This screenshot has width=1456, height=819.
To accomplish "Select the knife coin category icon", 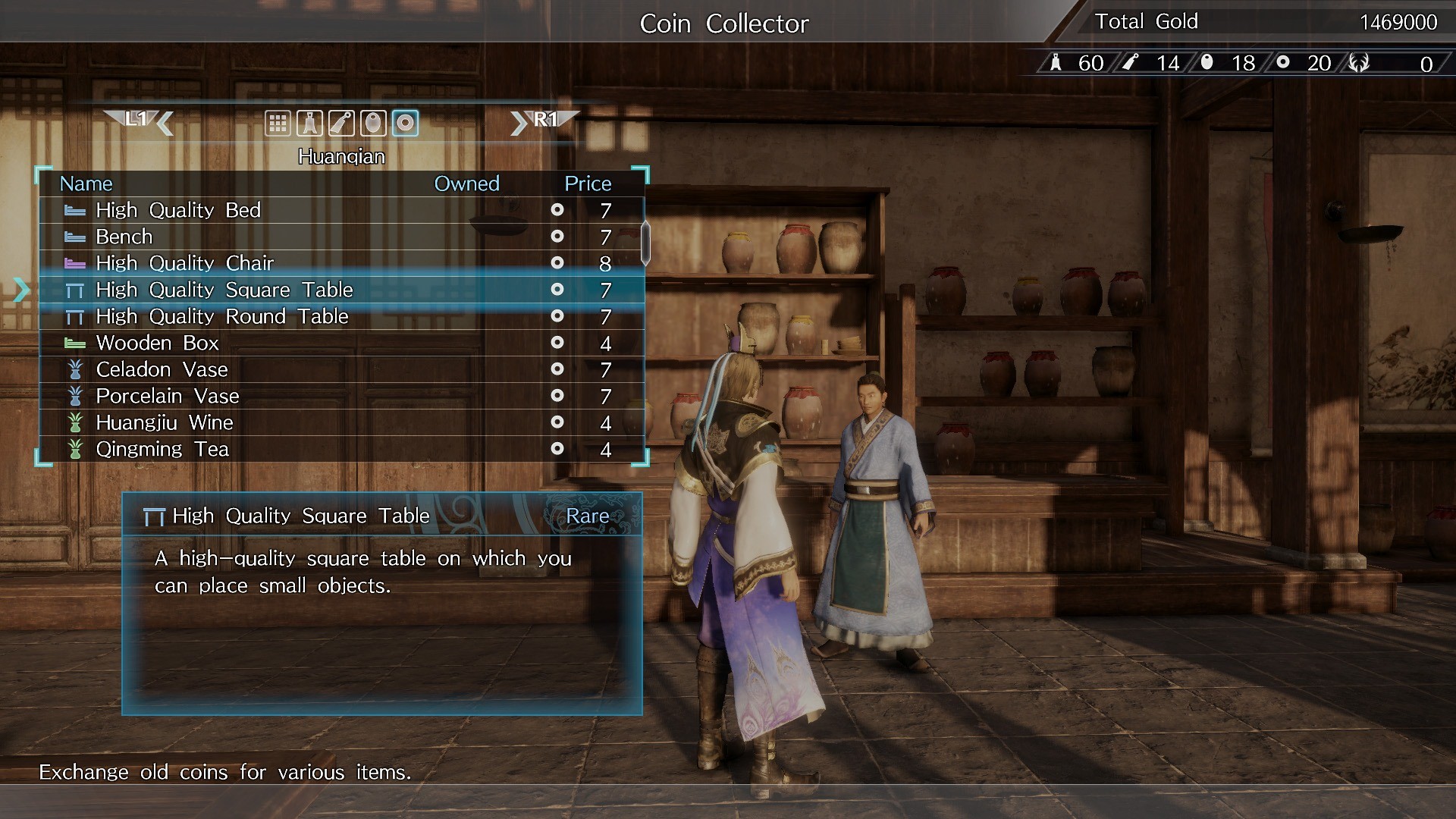I will 341,123.
